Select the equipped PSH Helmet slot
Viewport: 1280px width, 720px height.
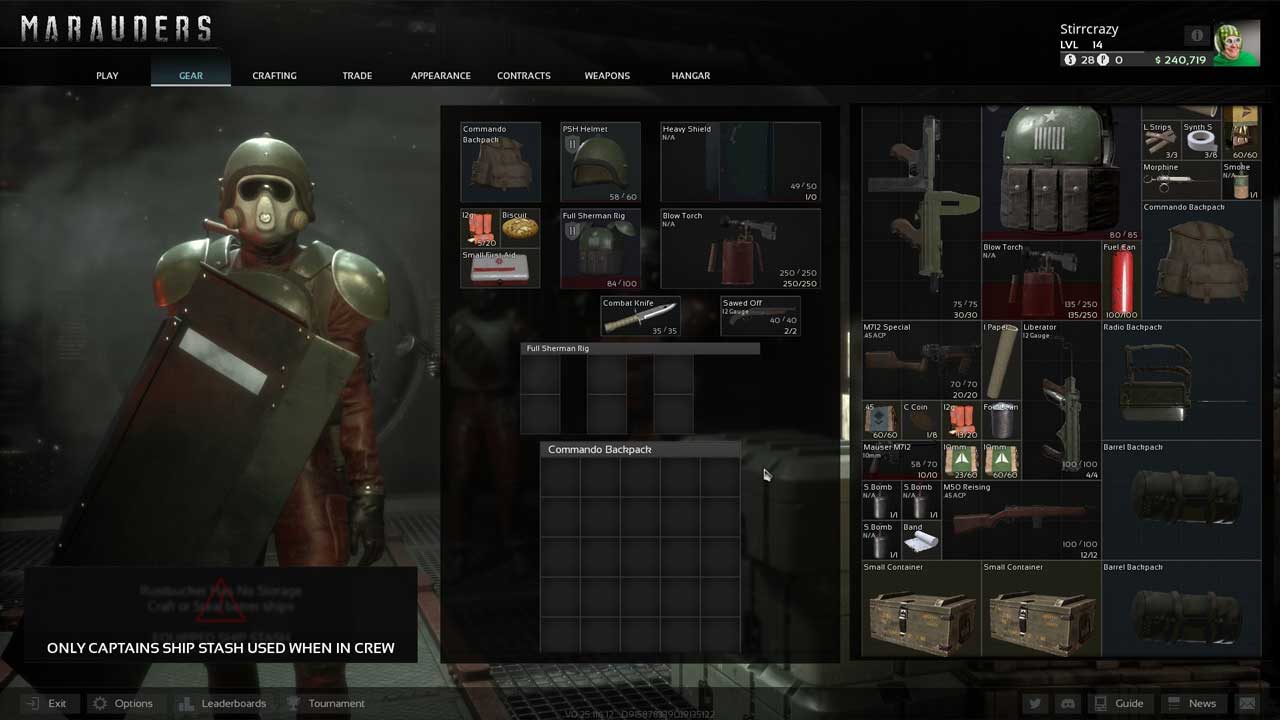click(600, 162)
